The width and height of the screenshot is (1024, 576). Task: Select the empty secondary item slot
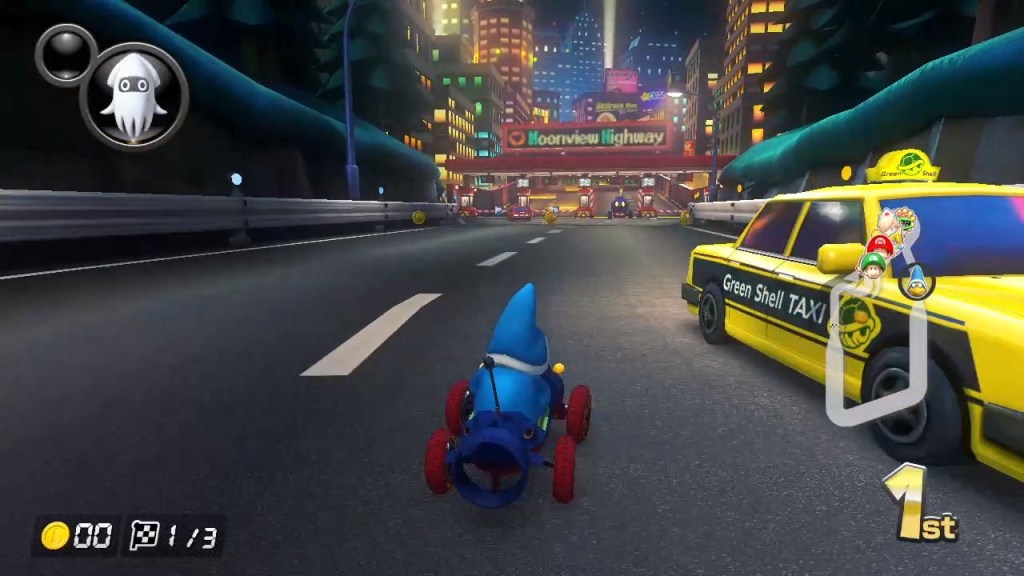point(65,53)
